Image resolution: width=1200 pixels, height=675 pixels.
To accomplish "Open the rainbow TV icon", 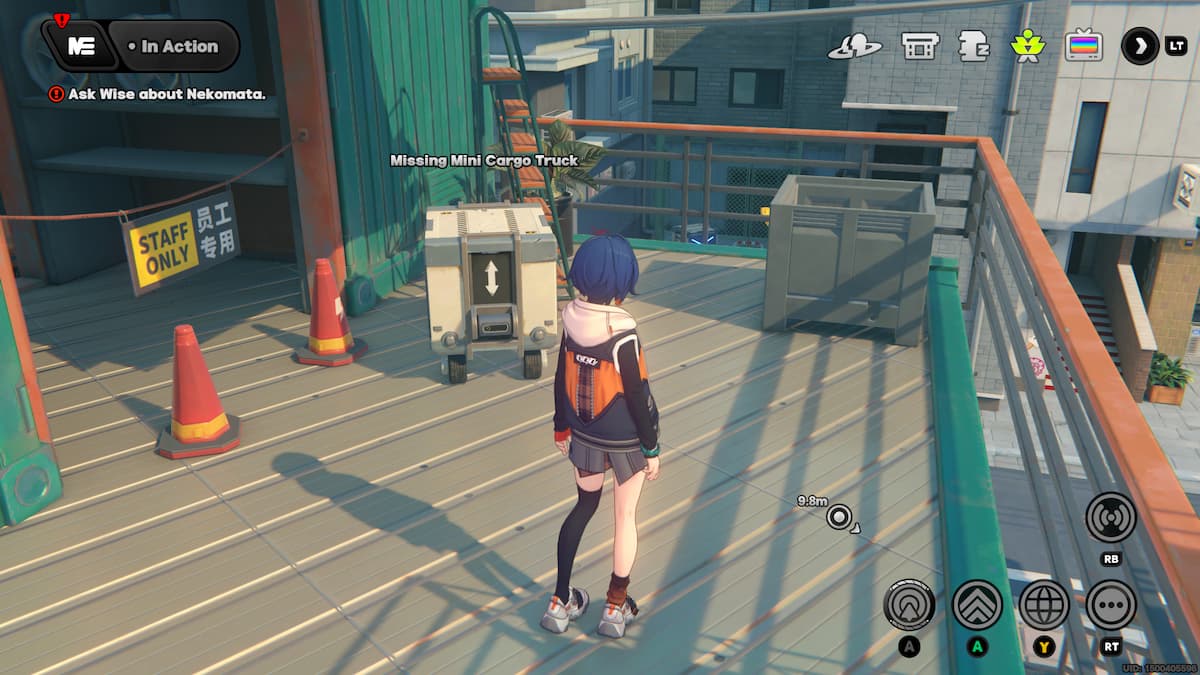I will (1083, 46).
